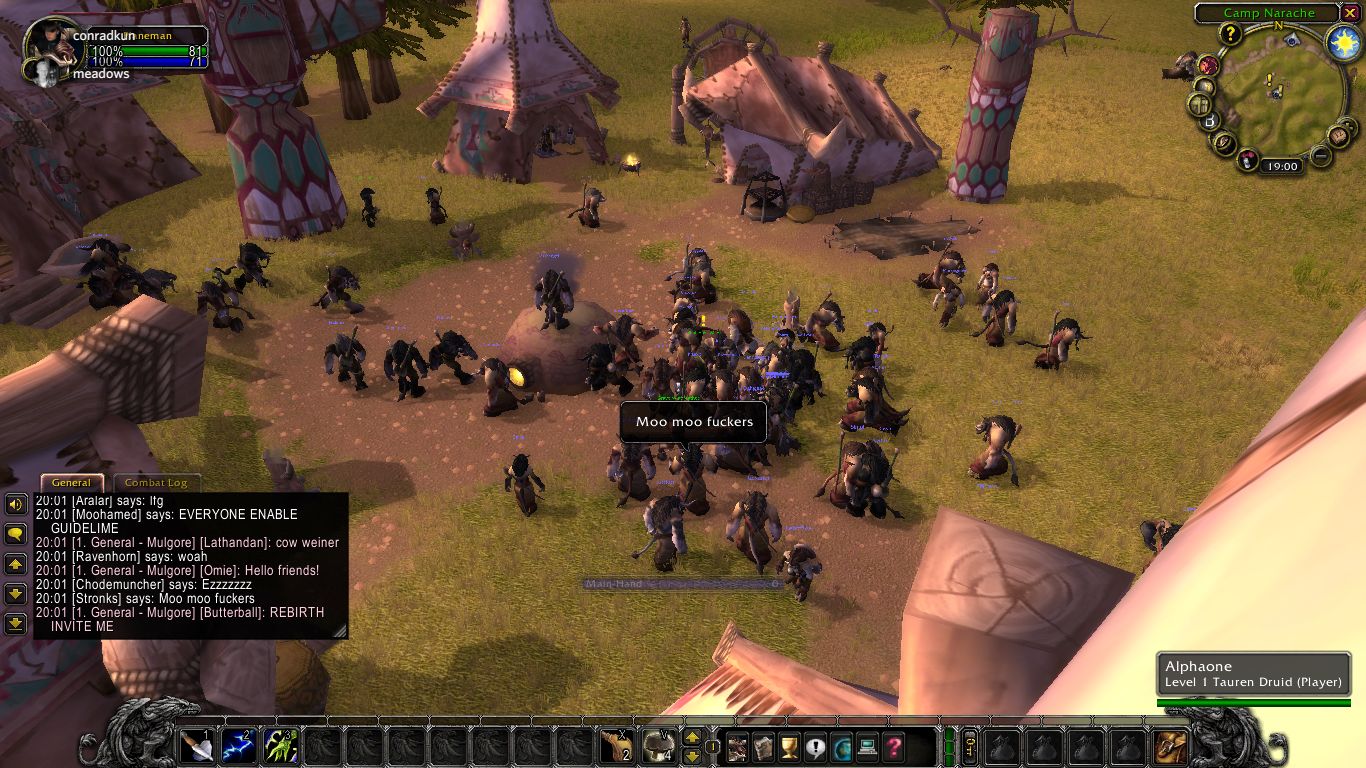The image size is (1366, 768).
Task: Use the attack ability in slot 1
Action: point(197,746)
